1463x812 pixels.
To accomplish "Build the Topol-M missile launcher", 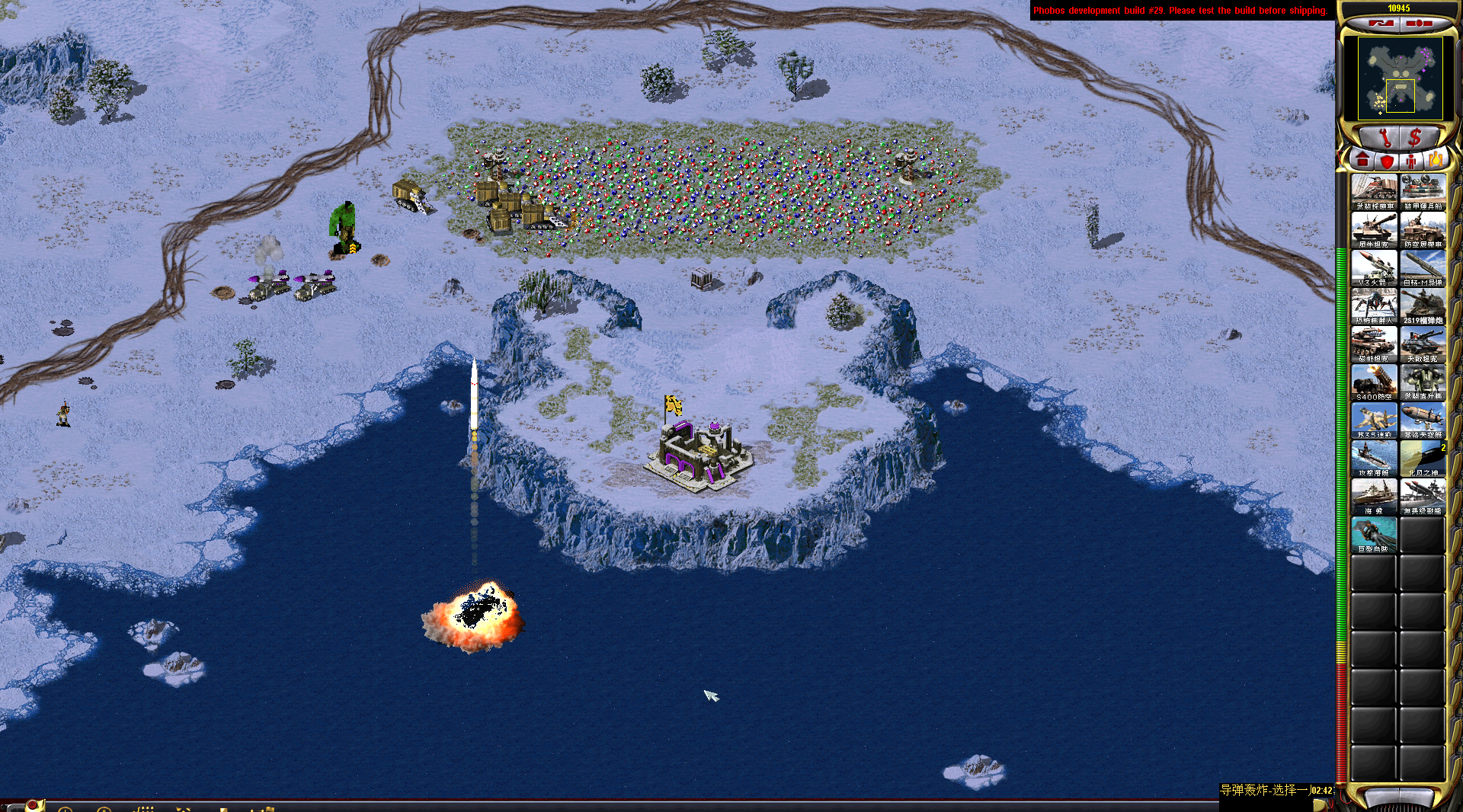I will [x=1423, y=267].
